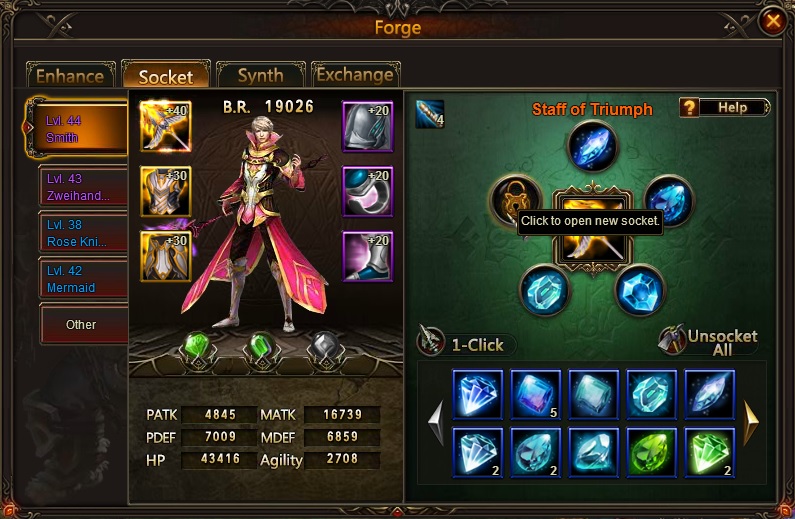This screenshot has height=519, width=795.
Task: Open the Other category
Action: tap(82, 325)
